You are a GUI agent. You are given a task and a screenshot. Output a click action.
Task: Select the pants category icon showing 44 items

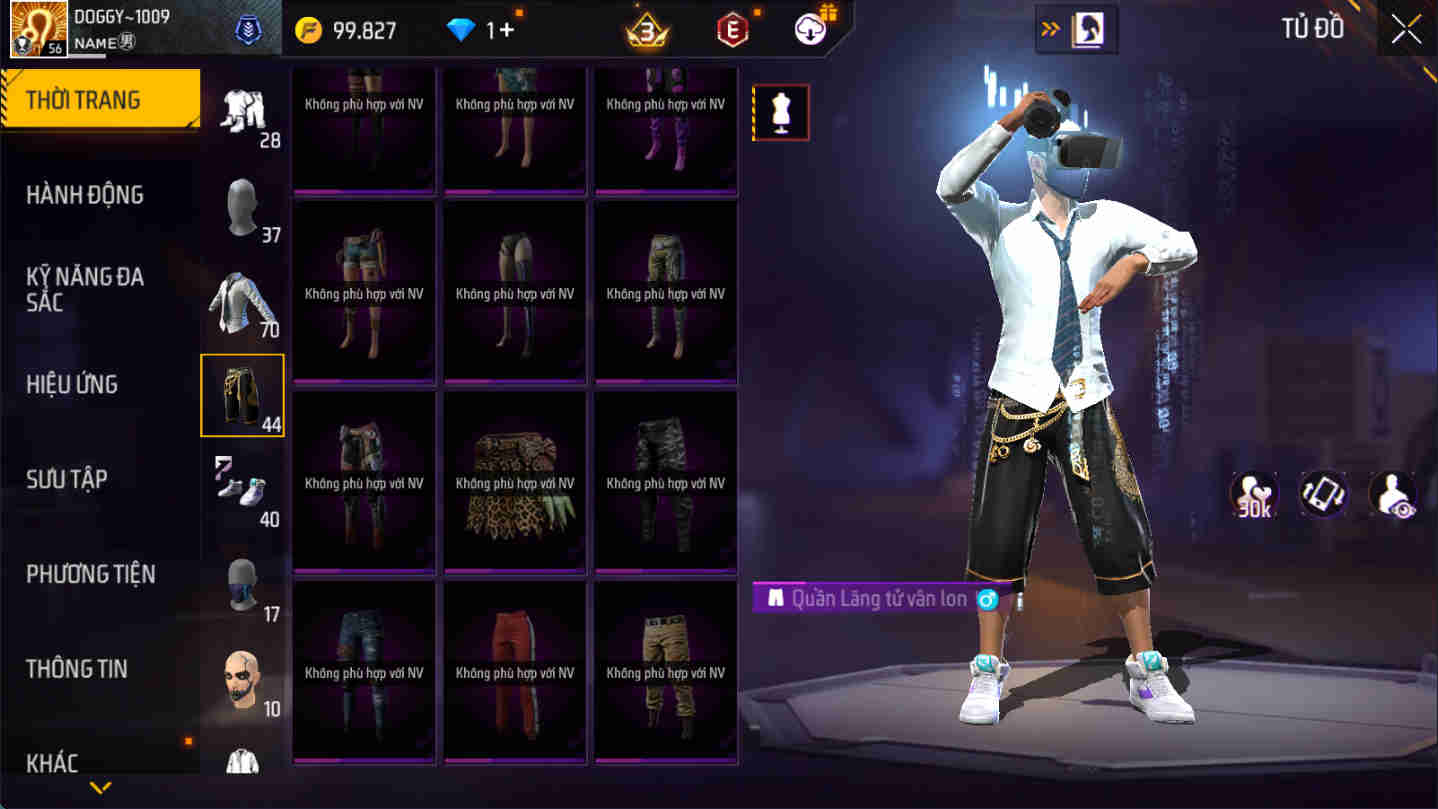coord(242,395)
